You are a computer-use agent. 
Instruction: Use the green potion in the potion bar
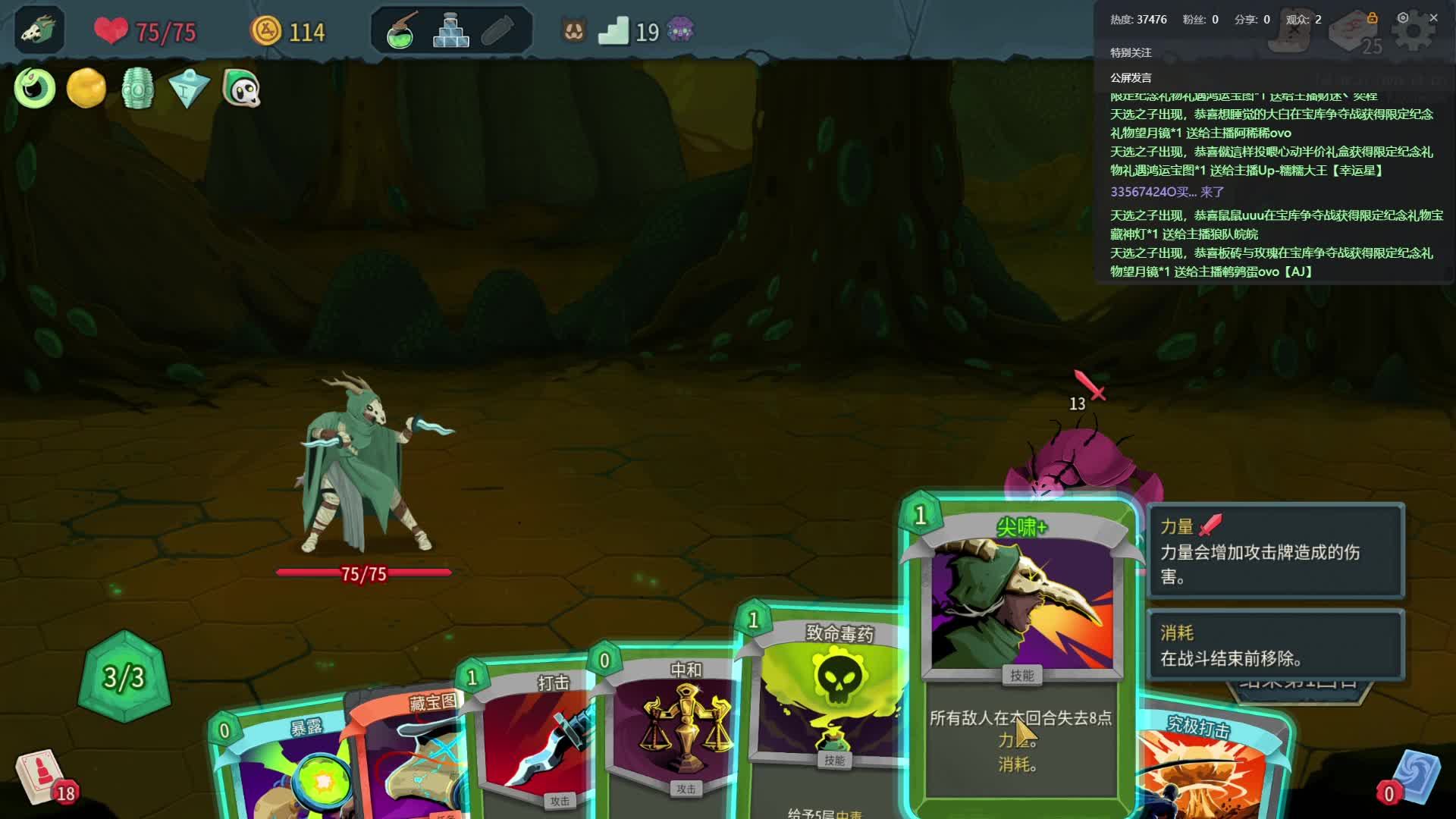pos(400,32)
